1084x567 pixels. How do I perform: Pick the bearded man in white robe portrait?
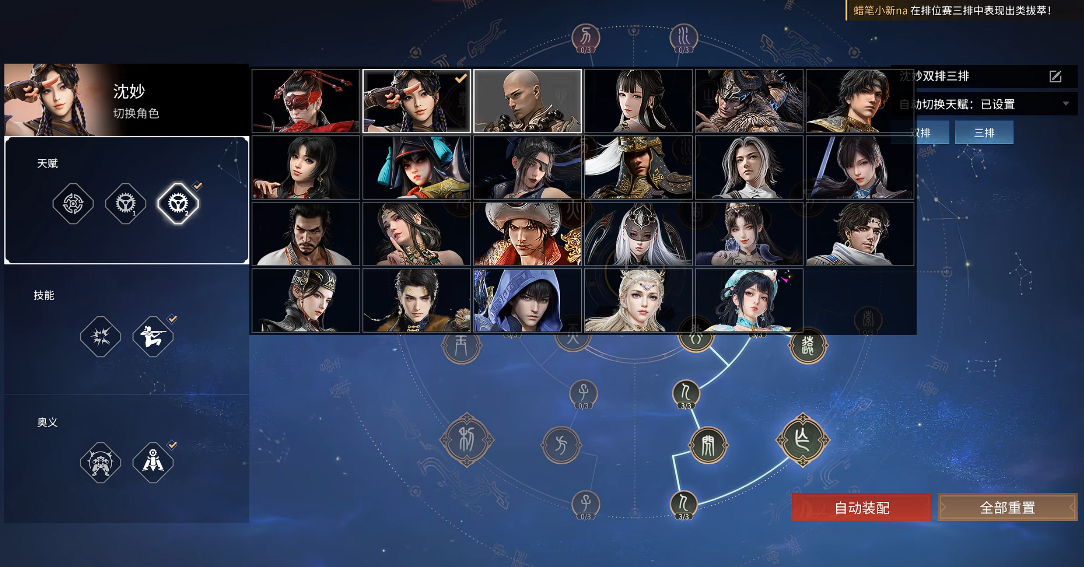click(x=305, y=234)
